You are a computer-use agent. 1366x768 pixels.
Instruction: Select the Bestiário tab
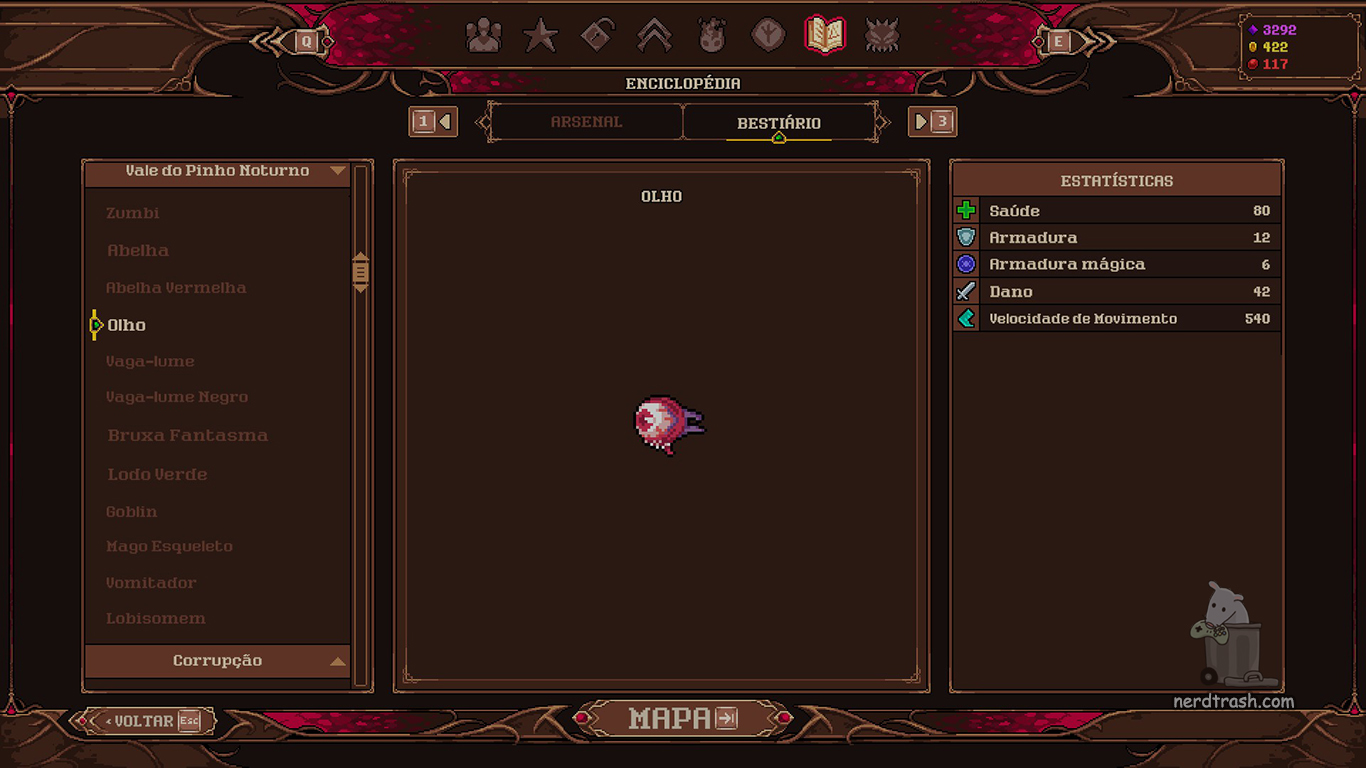pos(778,123)
